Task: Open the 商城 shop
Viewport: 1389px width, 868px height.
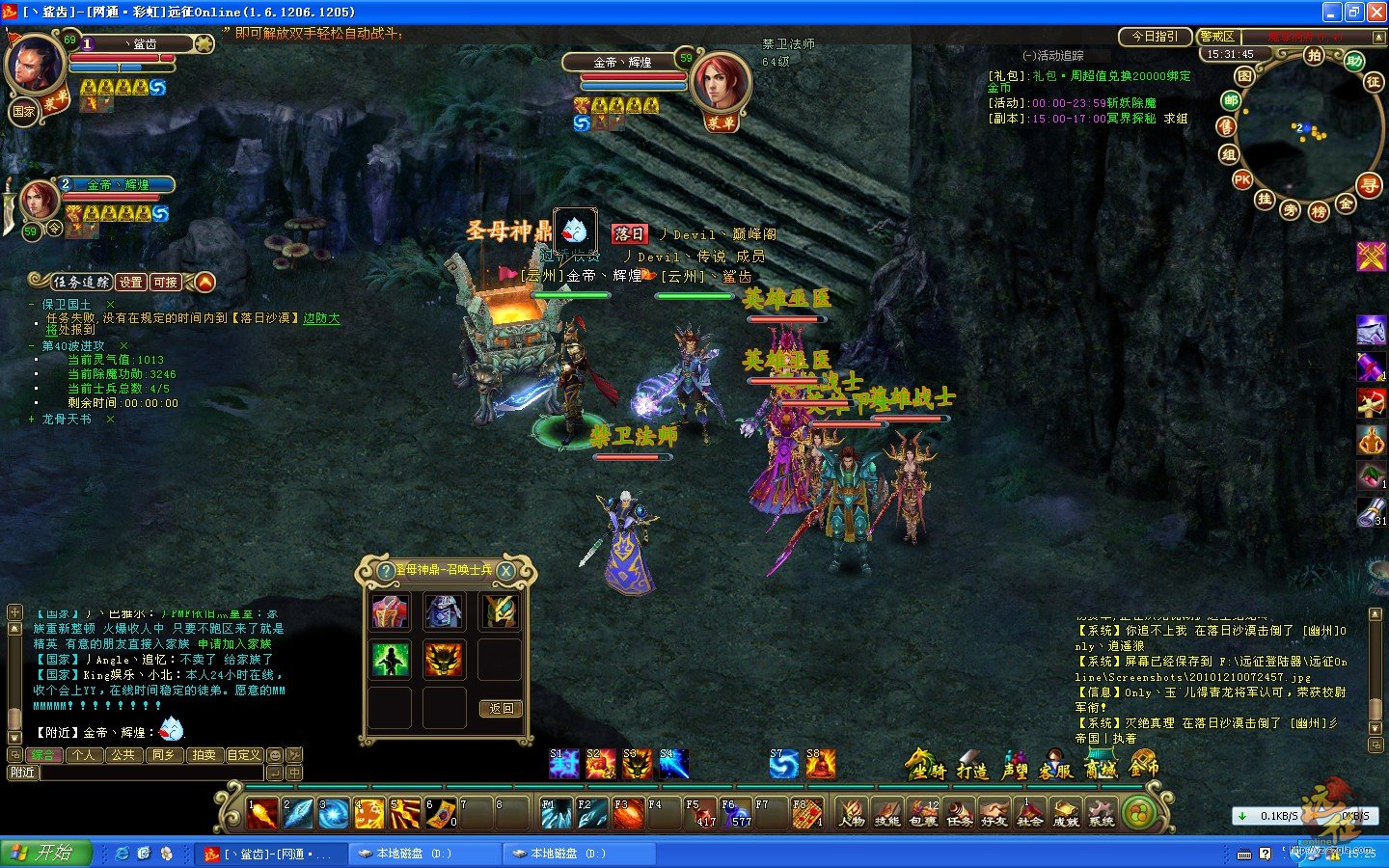Action: tap(1101, 768)
